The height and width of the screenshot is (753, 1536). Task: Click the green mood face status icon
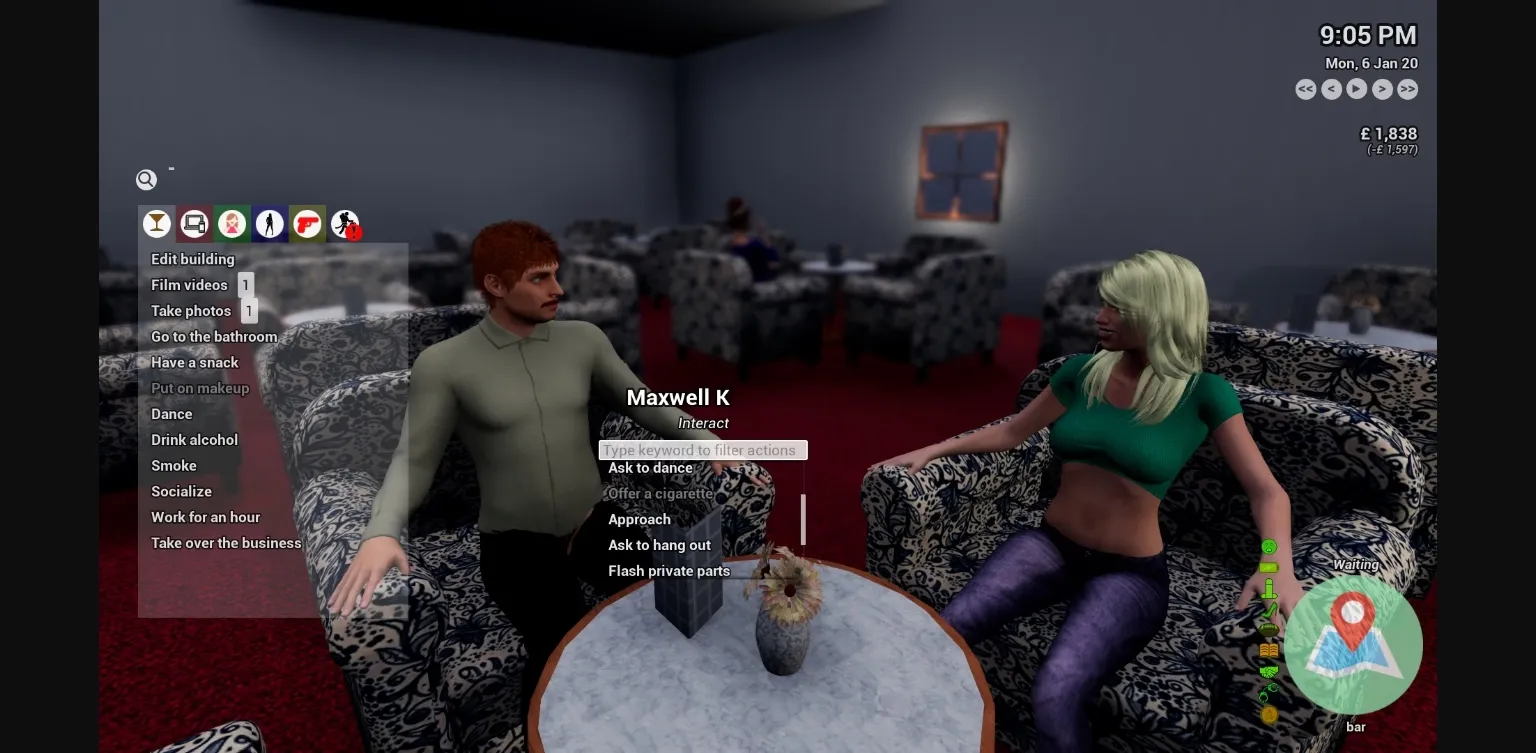[x=1268, y=547]
